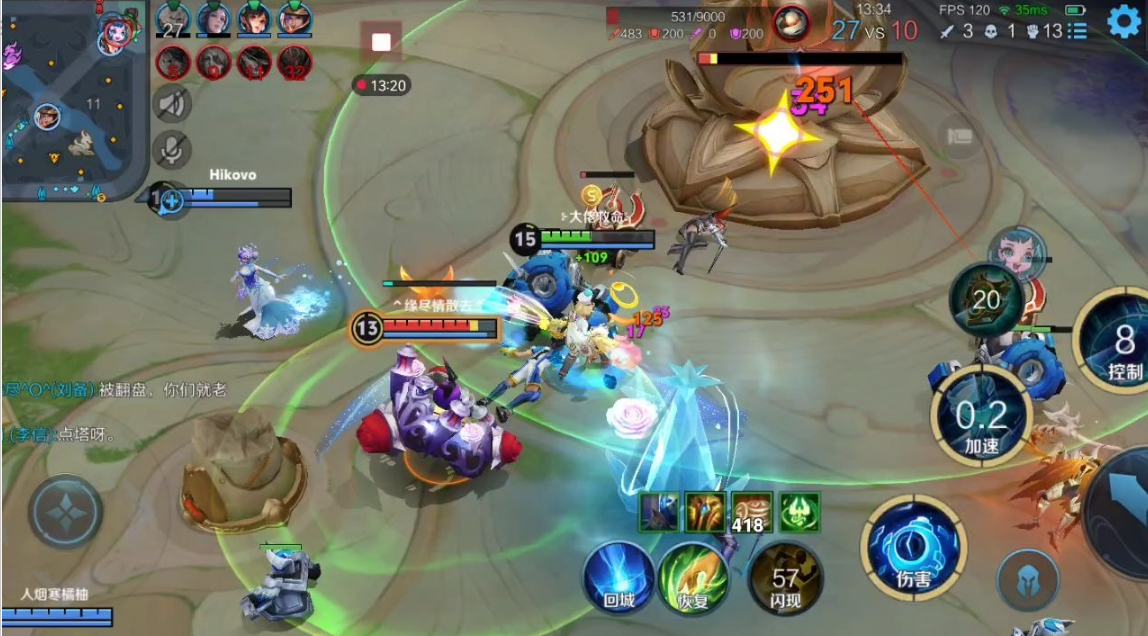
Task: Stop the screen recording with the square button
Action: tap(381, 42)
